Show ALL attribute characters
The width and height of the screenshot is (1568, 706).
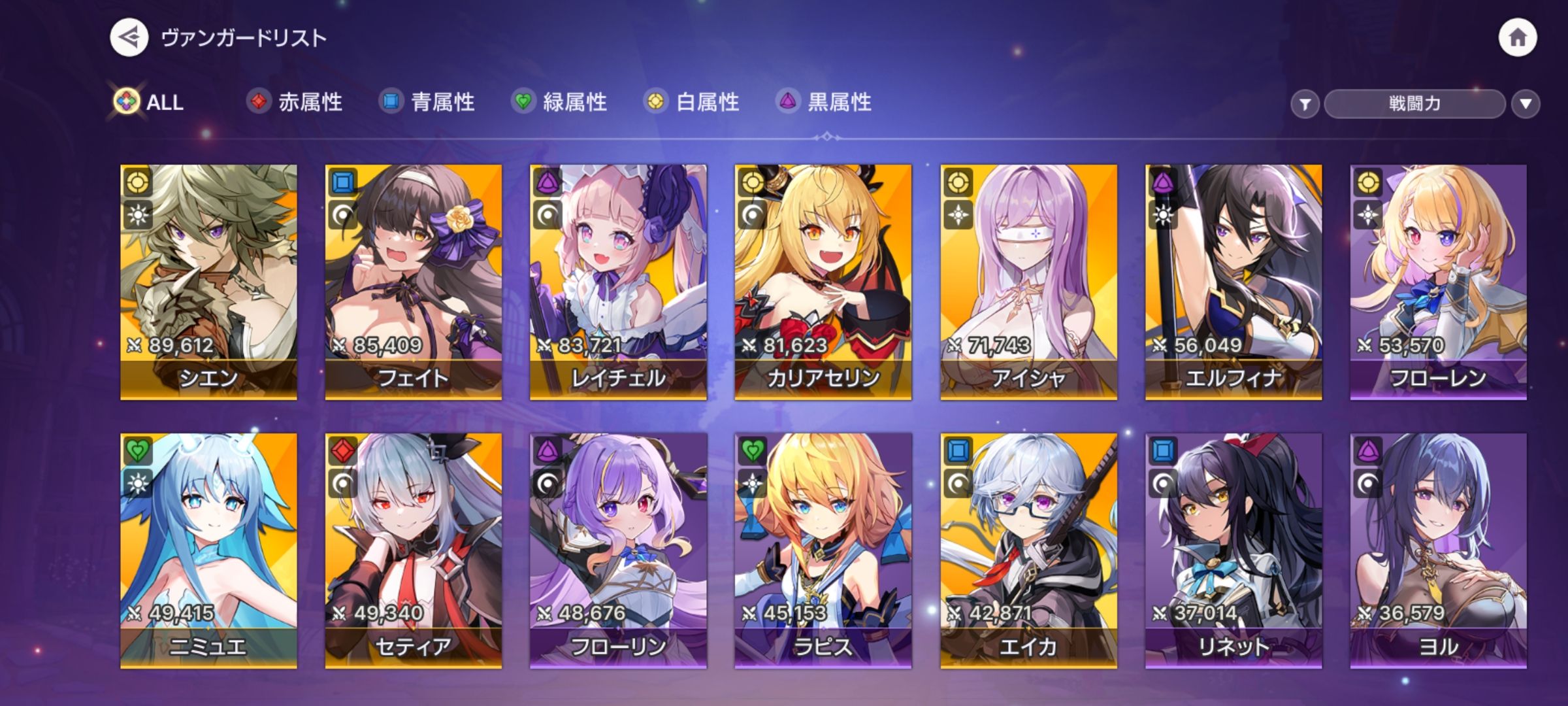[150, 102]
